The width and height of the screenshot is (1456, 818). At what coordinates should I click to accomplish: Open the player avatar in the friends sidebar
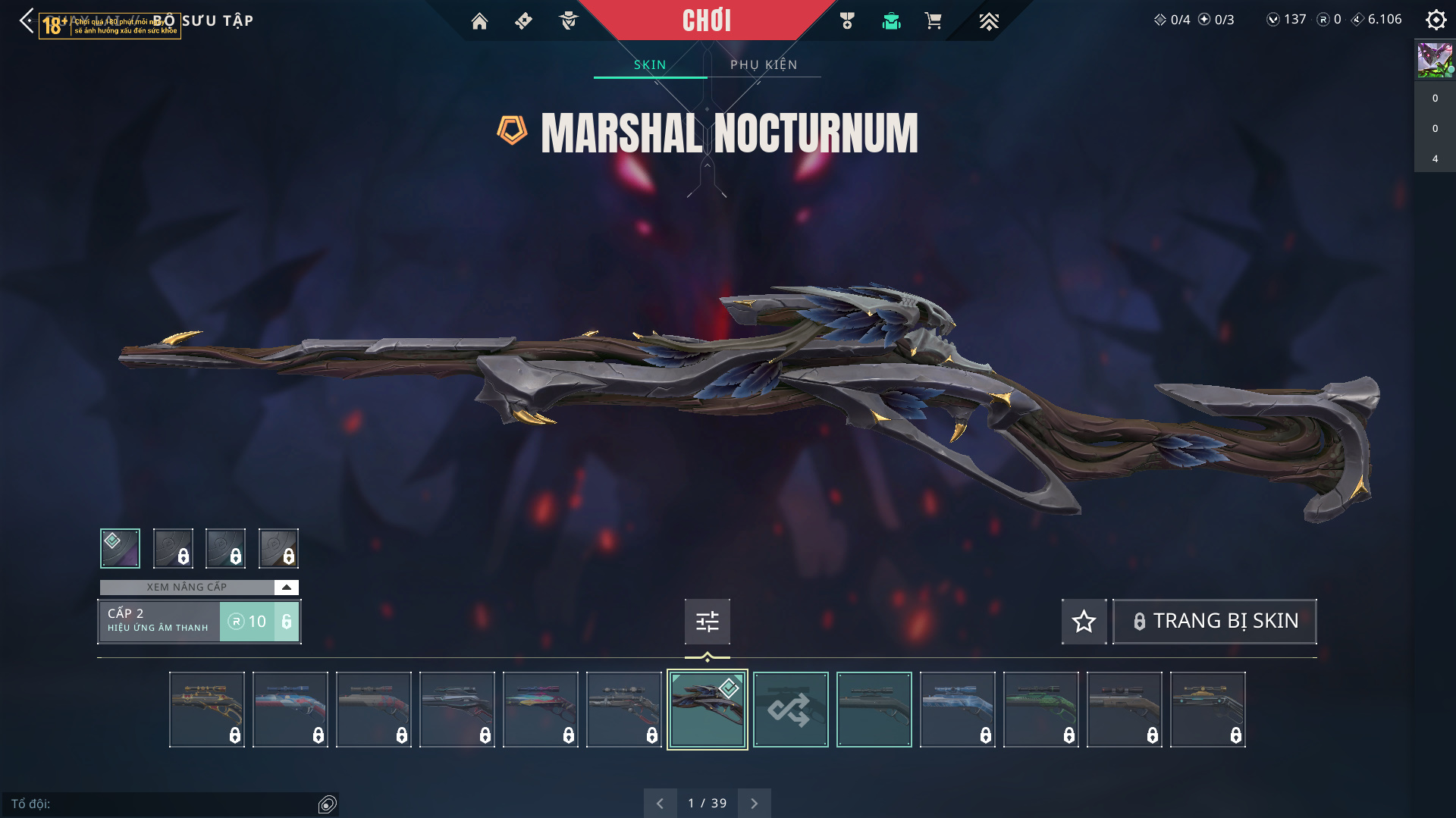point(1435,61)
